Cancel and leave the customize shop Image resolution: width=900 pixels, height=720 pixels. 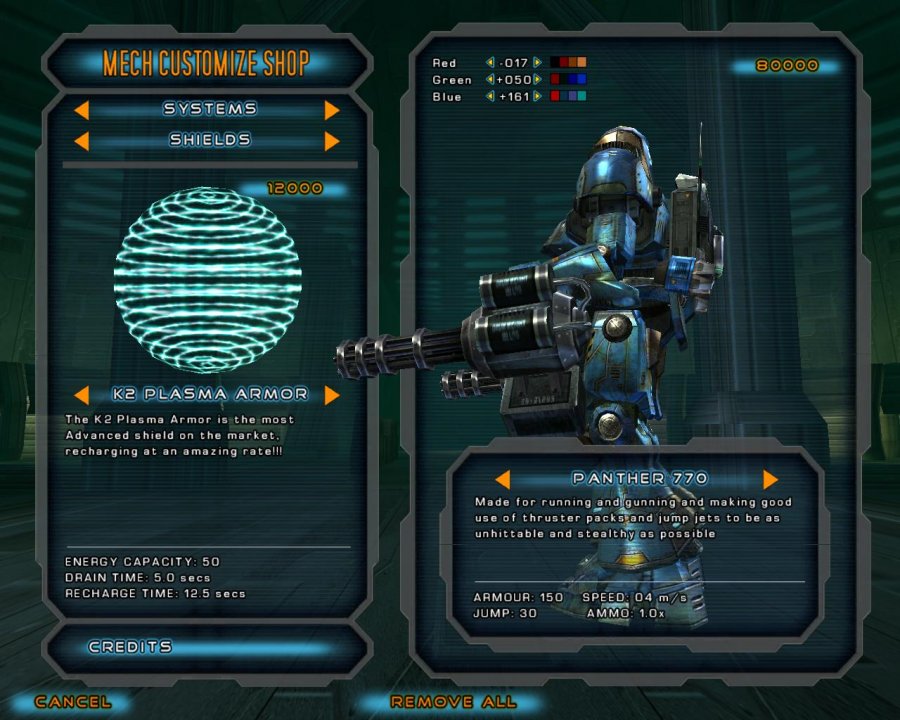coord(73,702)
